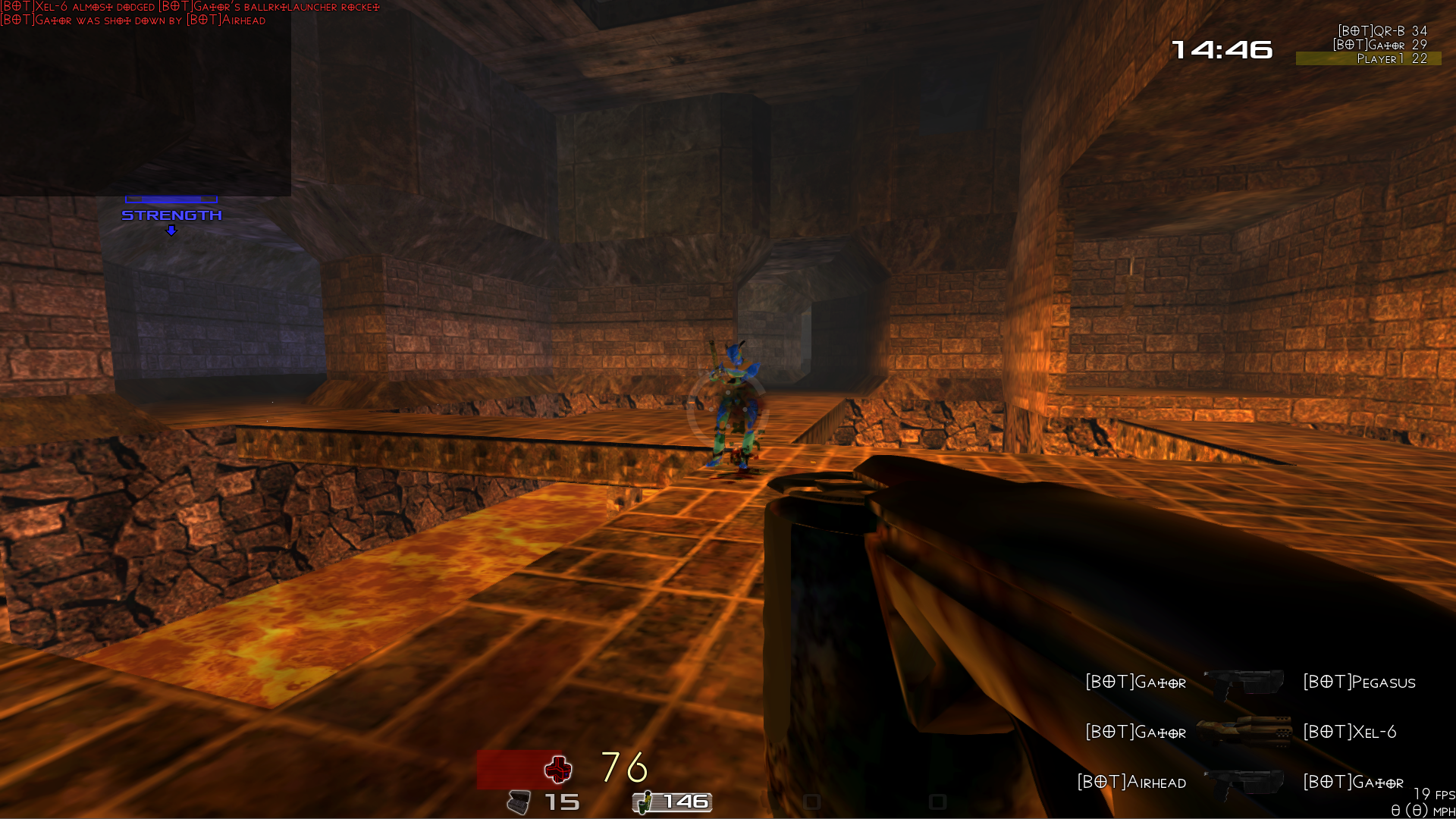Click the ammo icon beside 146
The width and height of the screenshot is (1456, 819).
tap(643, 802)
